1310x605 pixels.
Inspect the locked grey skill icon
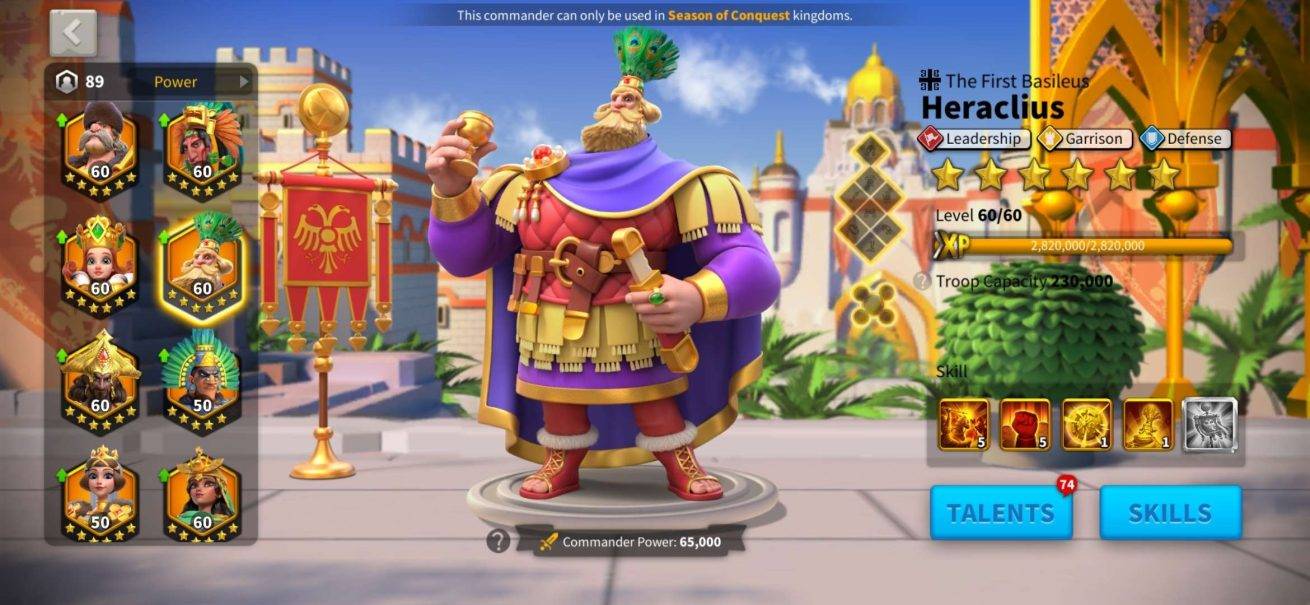click(x=1209, y=424)
